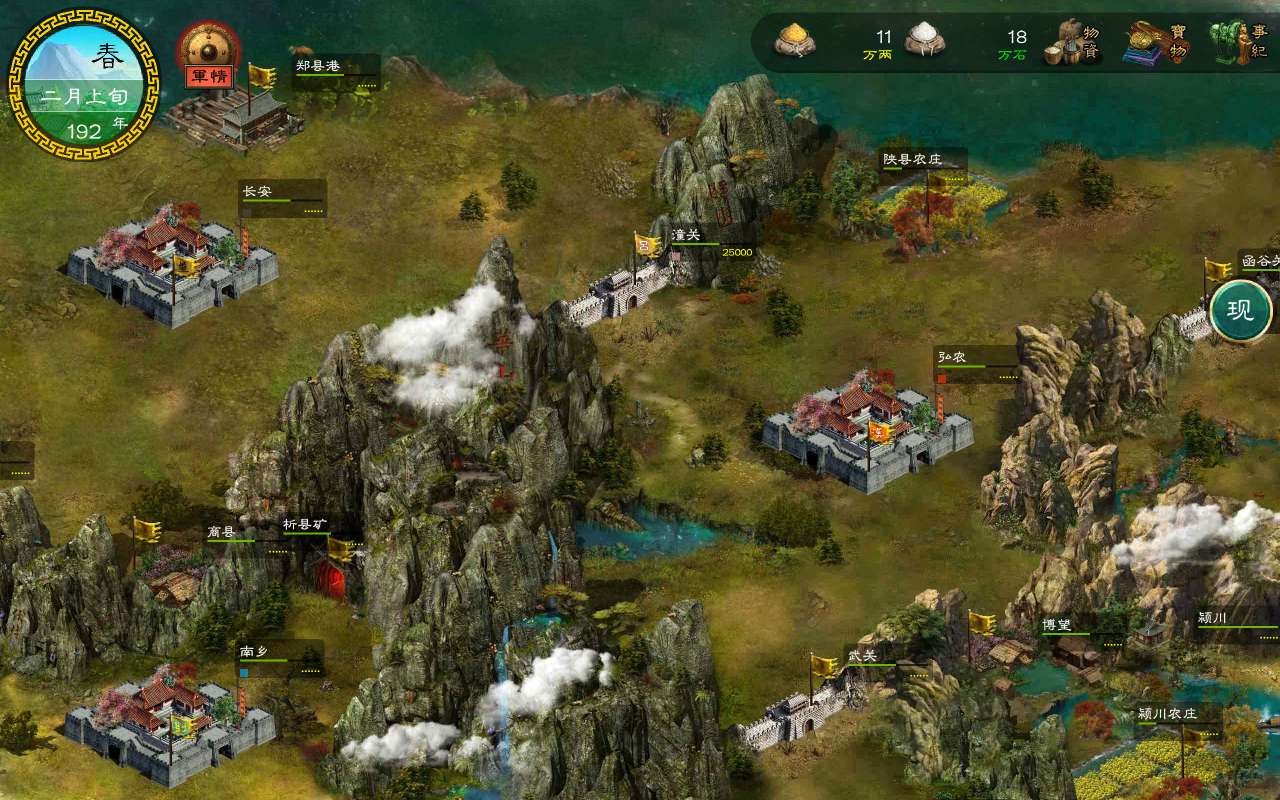The width and height of the screenshot is (1280, 800).
Task: Select the 颍川农庄 farm name label
Action: [x=1167, y=715]
